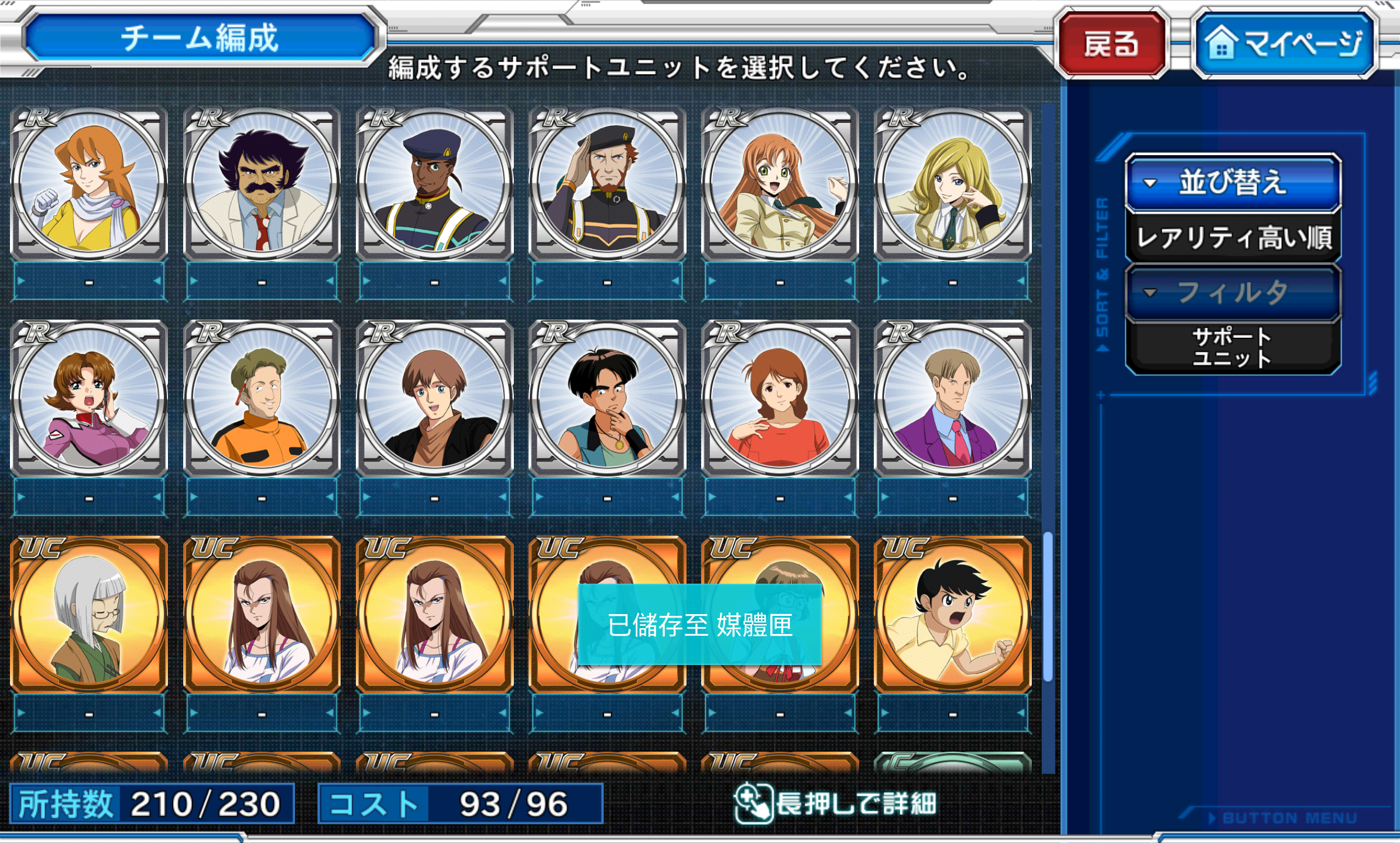Viewport: 1400px width, 843px height.
Task: Choose the woman in red top
Action: pos(780,399)
